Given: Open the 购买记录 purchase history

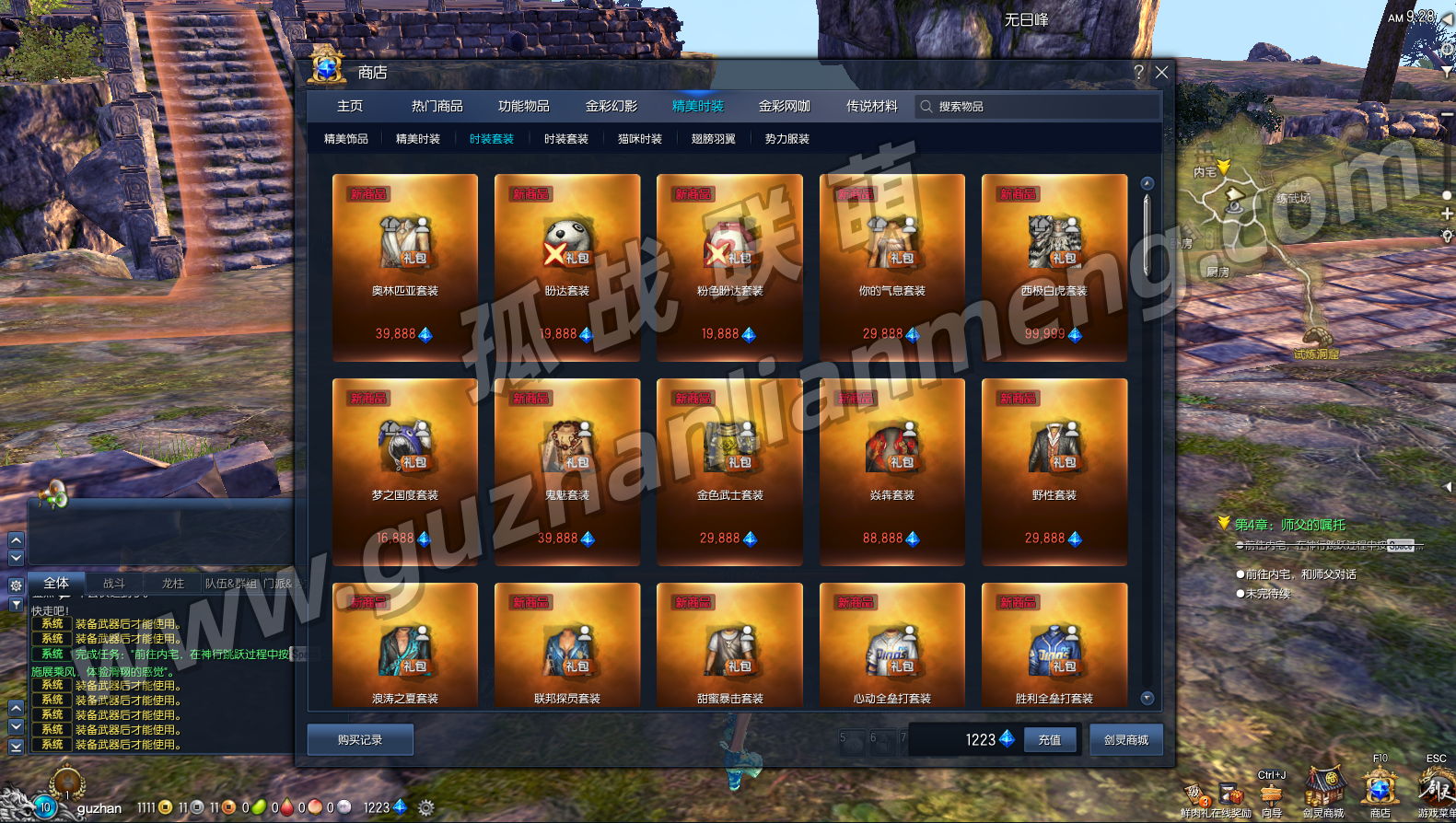Looking at the screenshot, I should pos(360,740).
